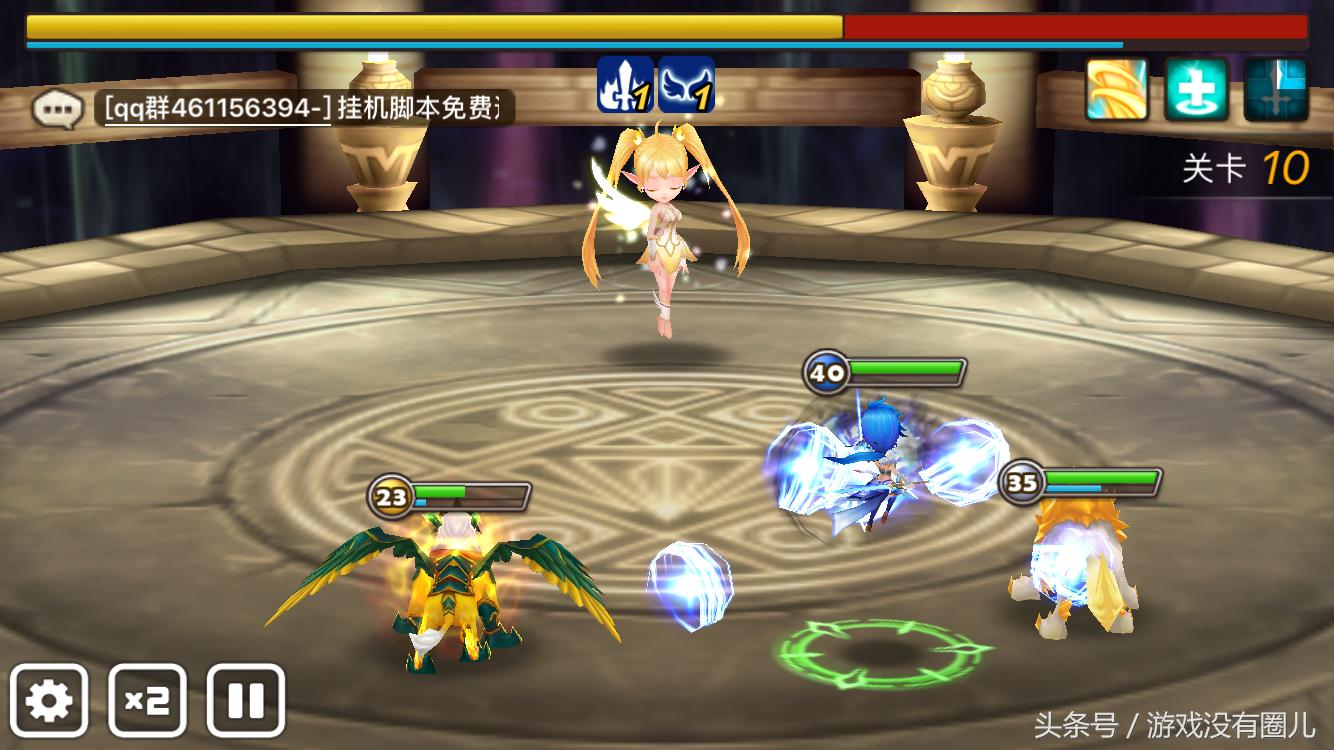Inspect the sword attack-up buff icon

[625, 89]
